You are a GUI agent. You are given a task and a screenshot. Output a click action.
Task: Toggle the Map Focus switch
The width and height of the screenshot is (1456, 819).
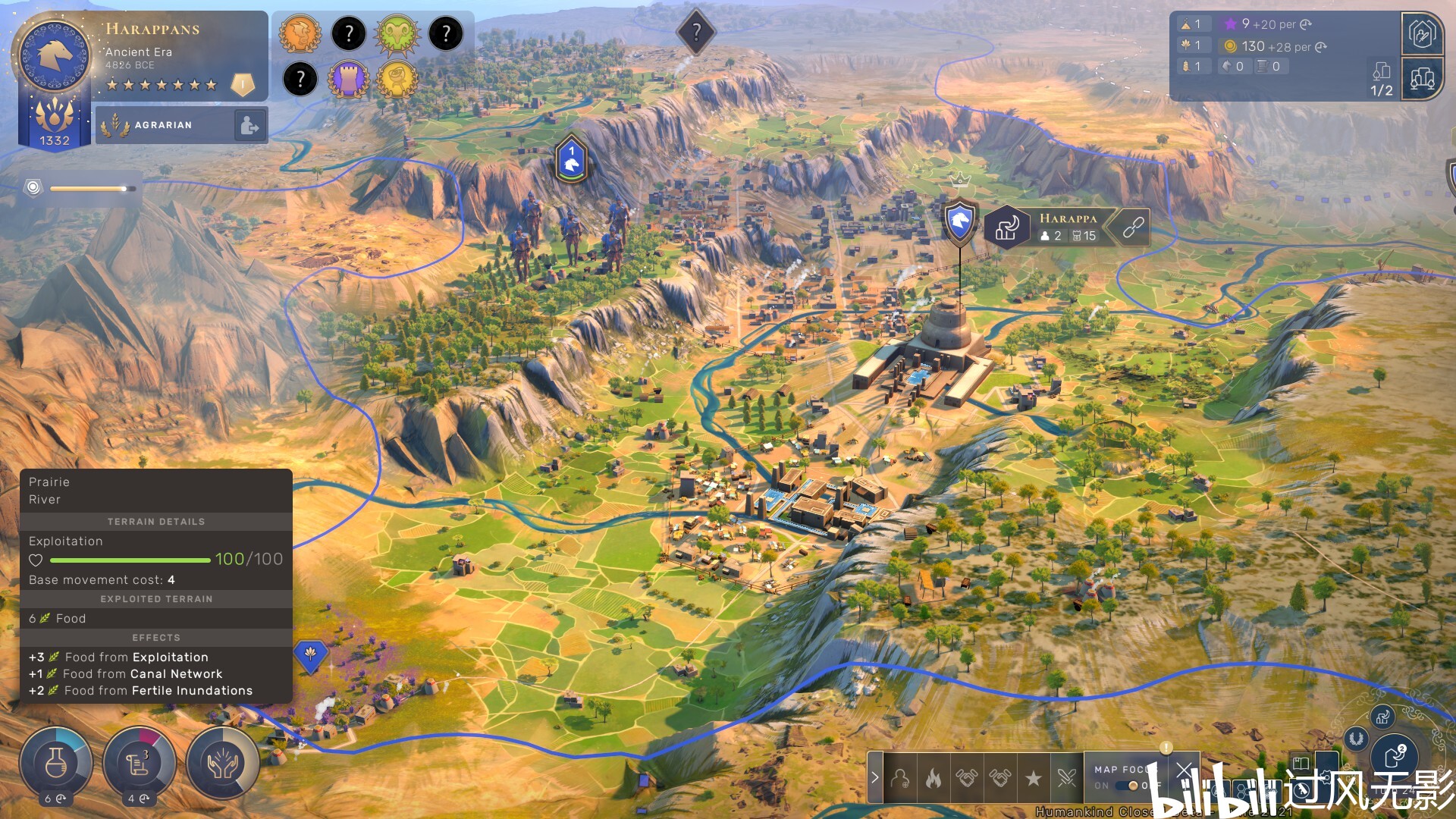tap(1133, 786)
